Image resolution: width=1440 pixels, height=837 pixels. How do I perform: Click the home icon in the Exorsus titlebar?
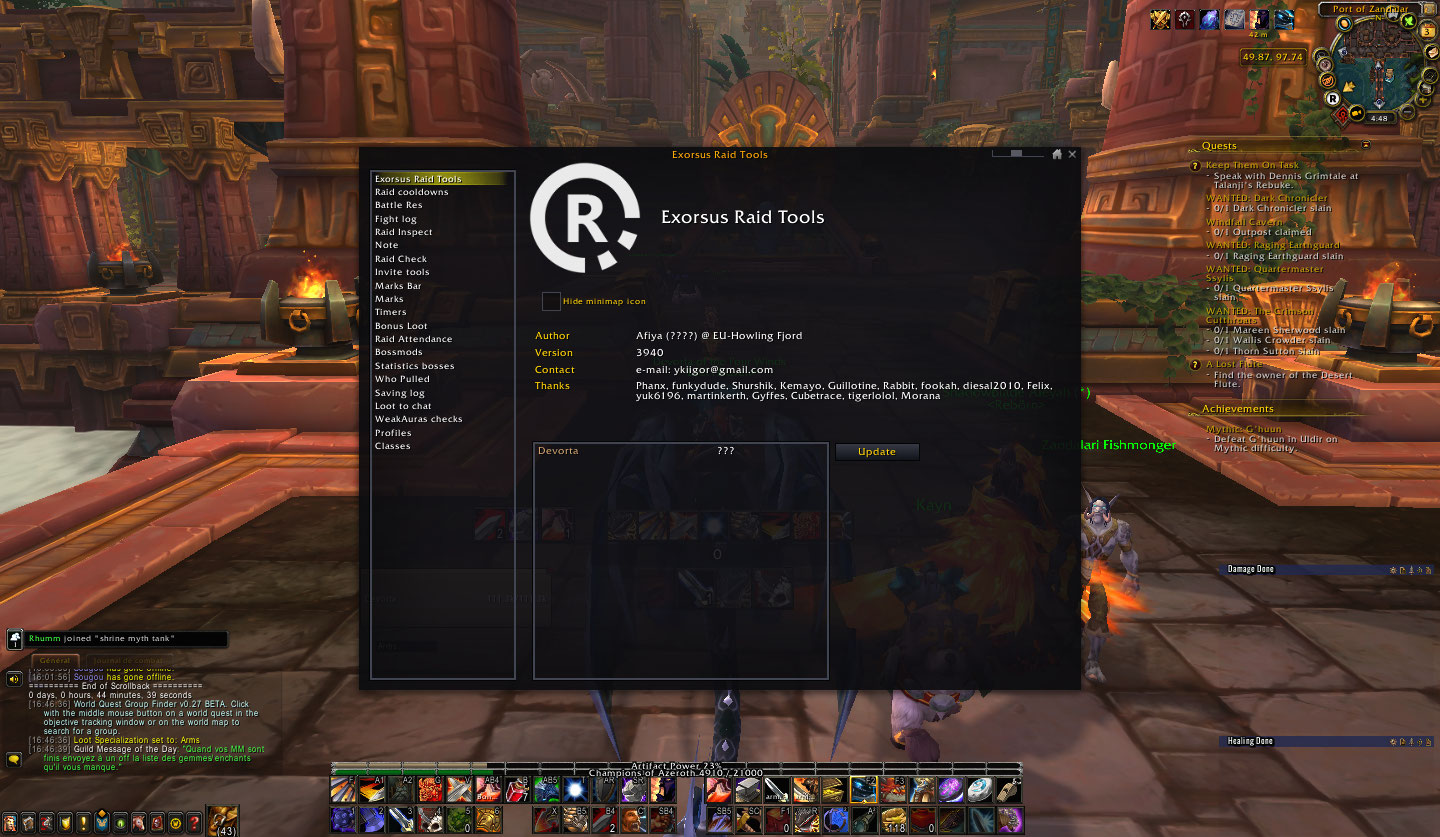click(1057, 154)
